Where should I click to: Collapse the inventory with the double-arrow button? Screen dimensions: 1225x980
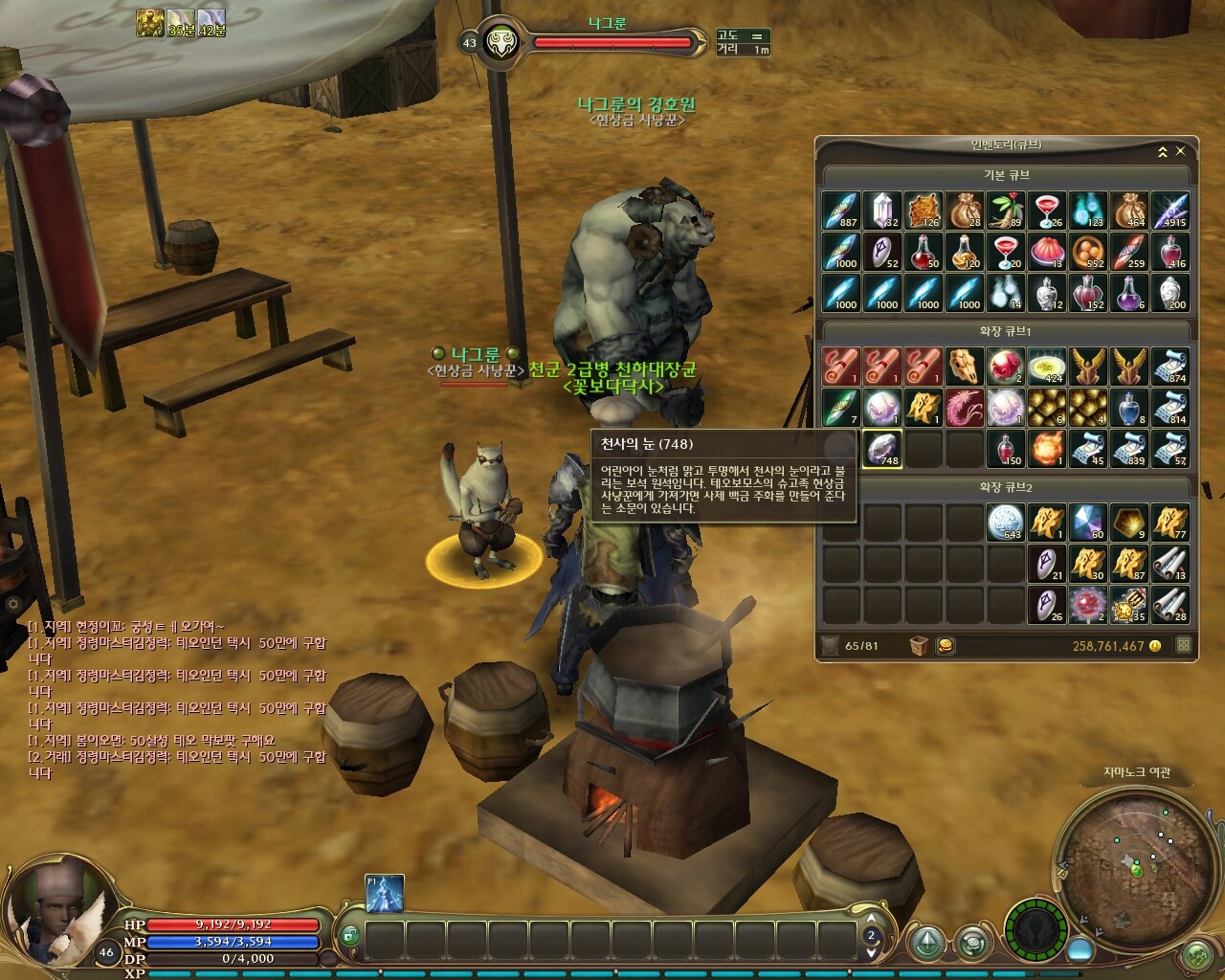click(x=1163, y=151)
